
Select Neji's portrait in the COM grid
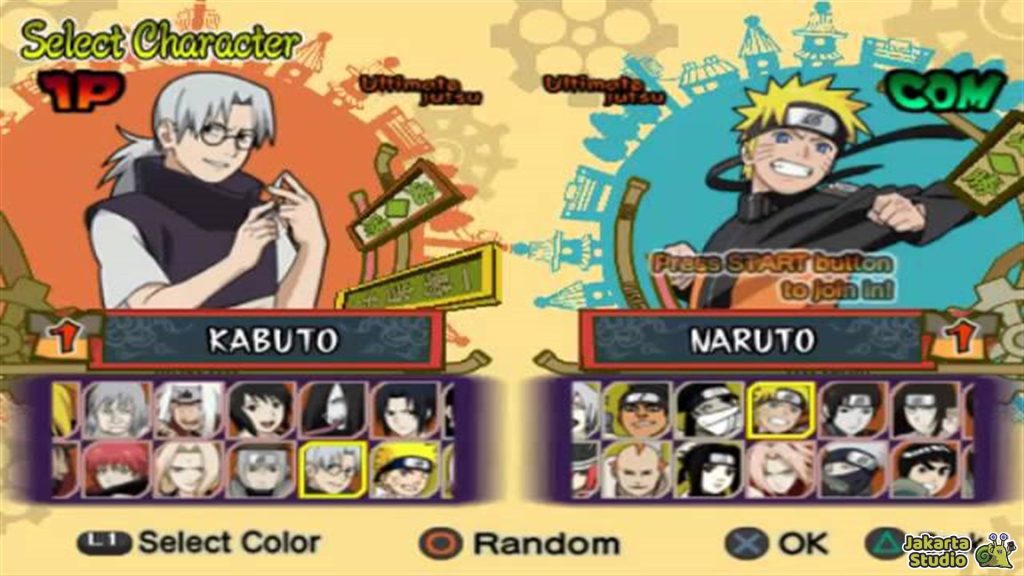coord(925,410)
